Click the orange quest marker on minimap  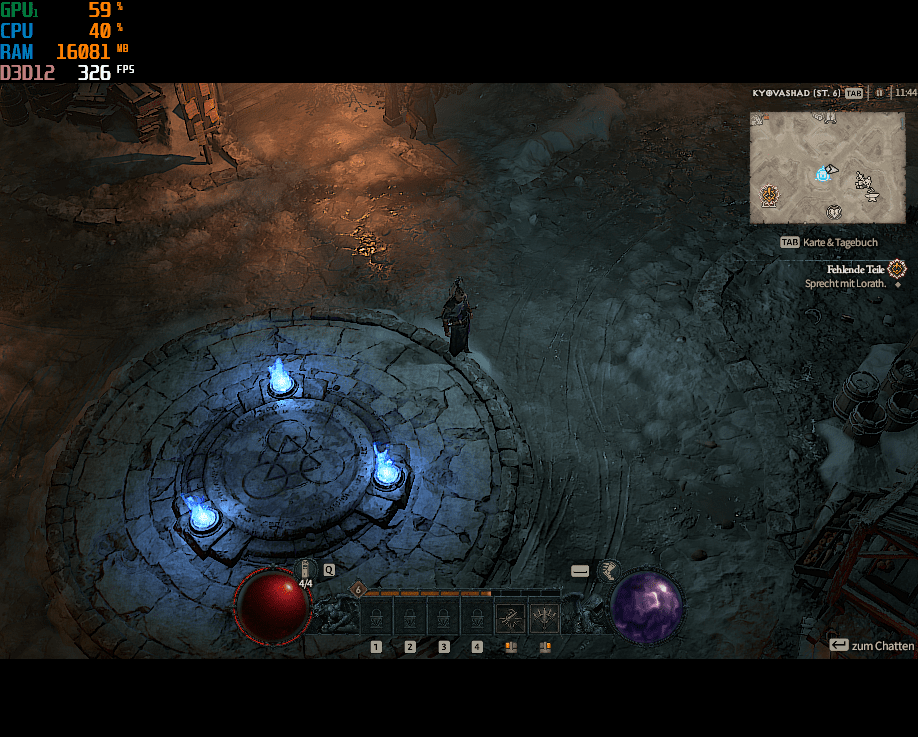tap(769, 194)
